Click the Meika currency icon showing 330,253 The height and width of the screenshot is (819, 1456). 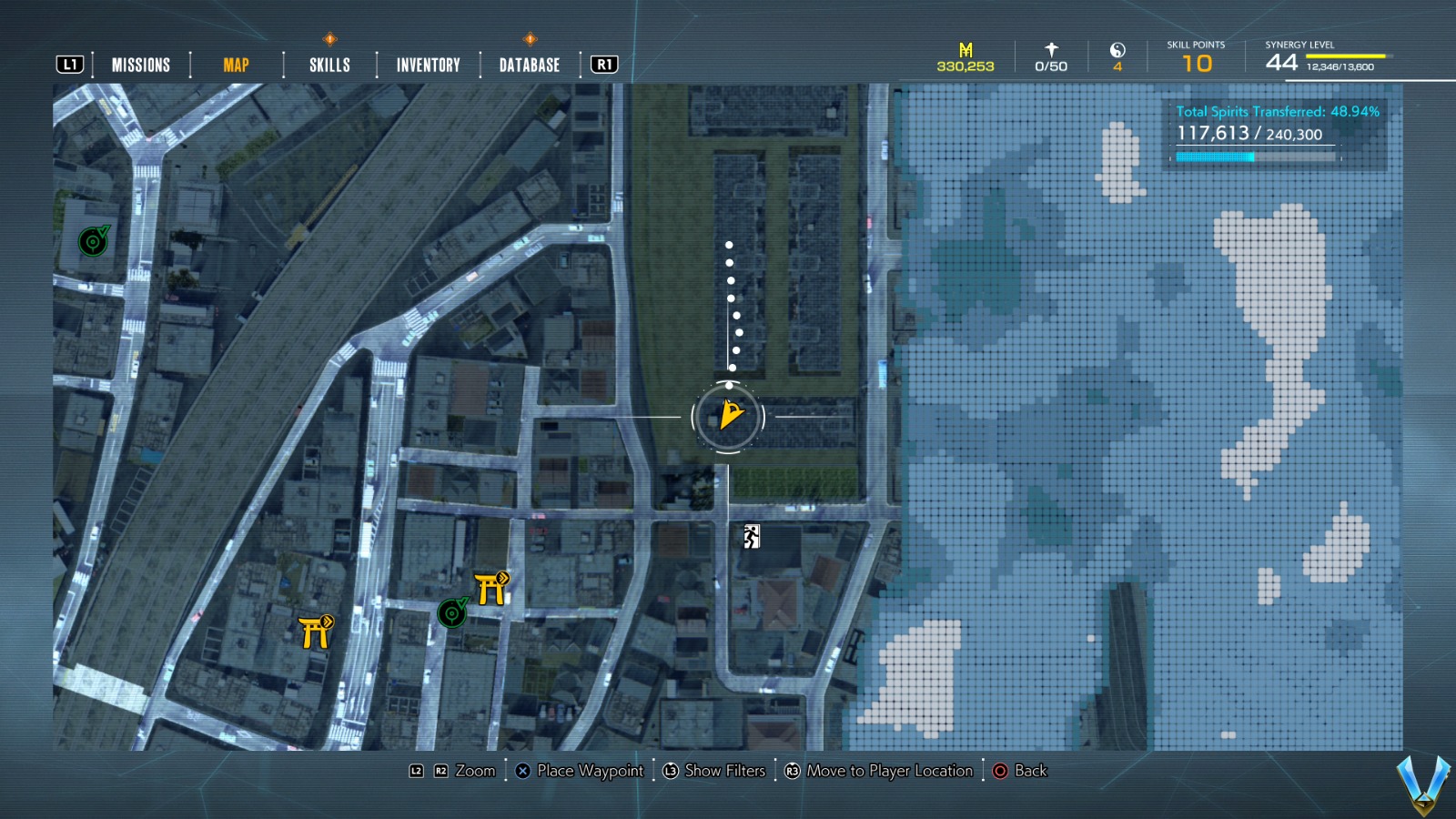[x=965, y=50]
